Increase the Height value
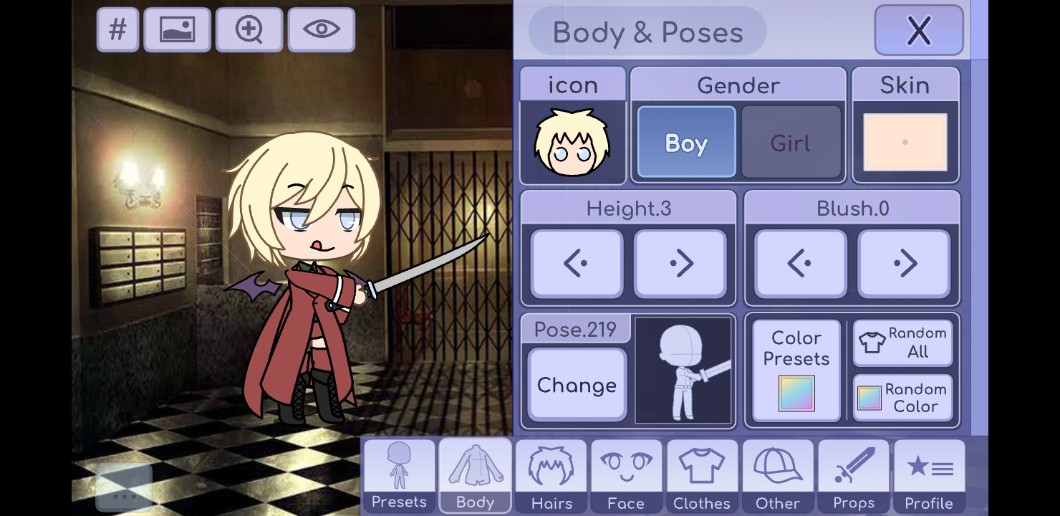1060x516 pixels. pos(680,264)
